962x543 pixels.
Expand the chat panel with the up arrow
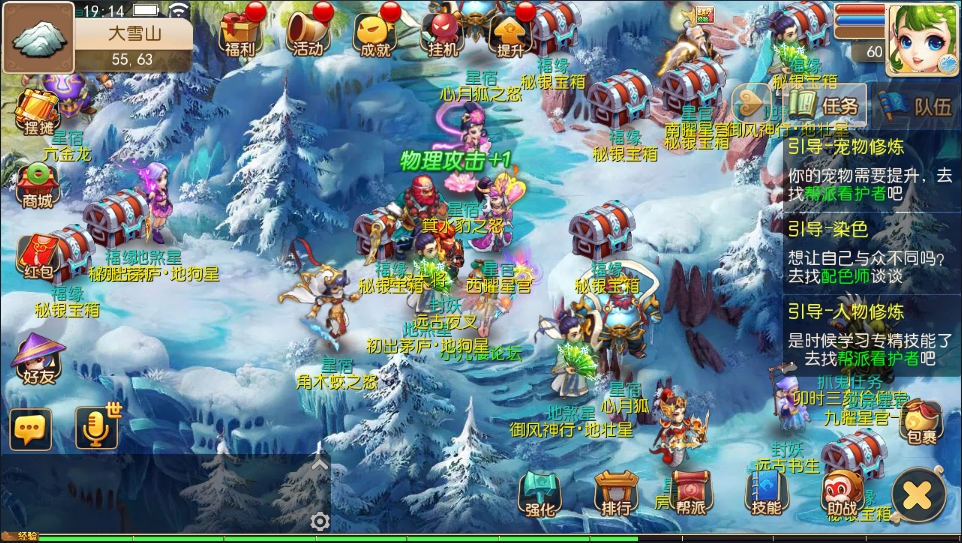click(x=320, y=464)
